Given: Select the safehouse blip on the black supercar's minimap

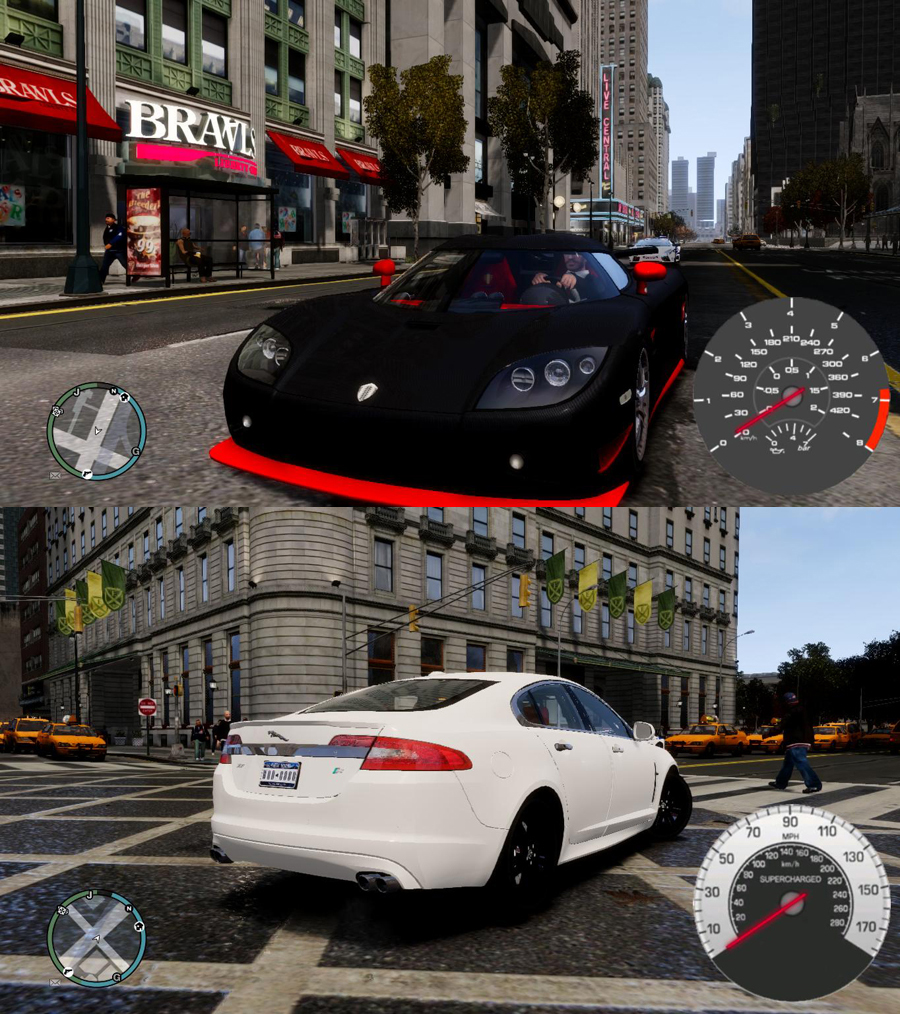Looking at the screenshot, I should click(x=124, y=397).
